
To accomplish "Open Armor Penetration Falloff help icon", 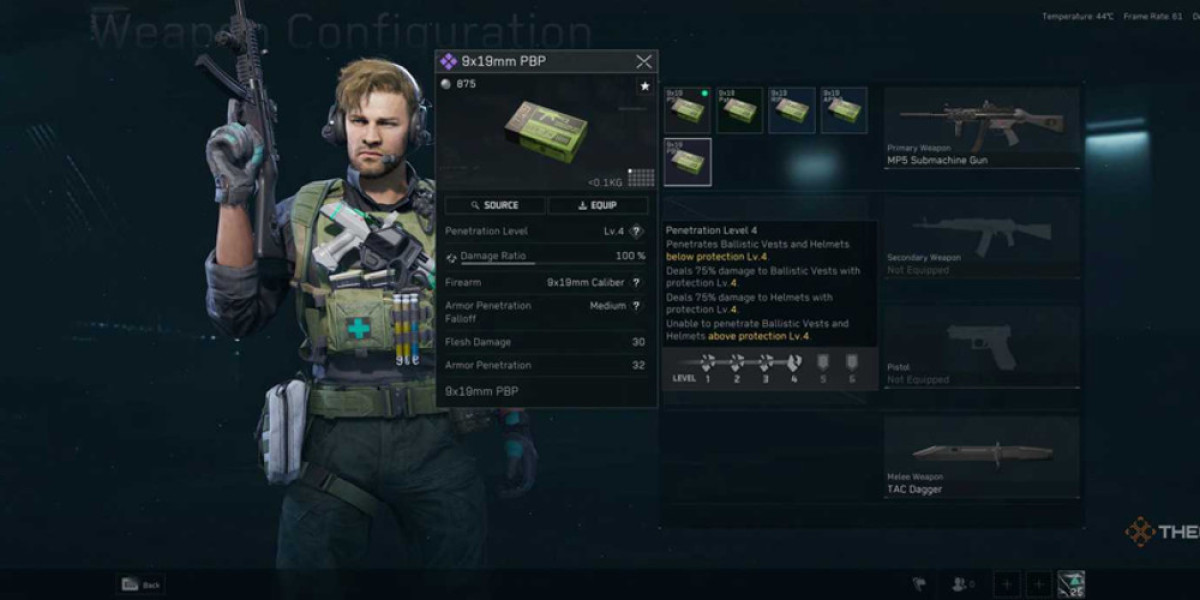I will tap(637, 306).
